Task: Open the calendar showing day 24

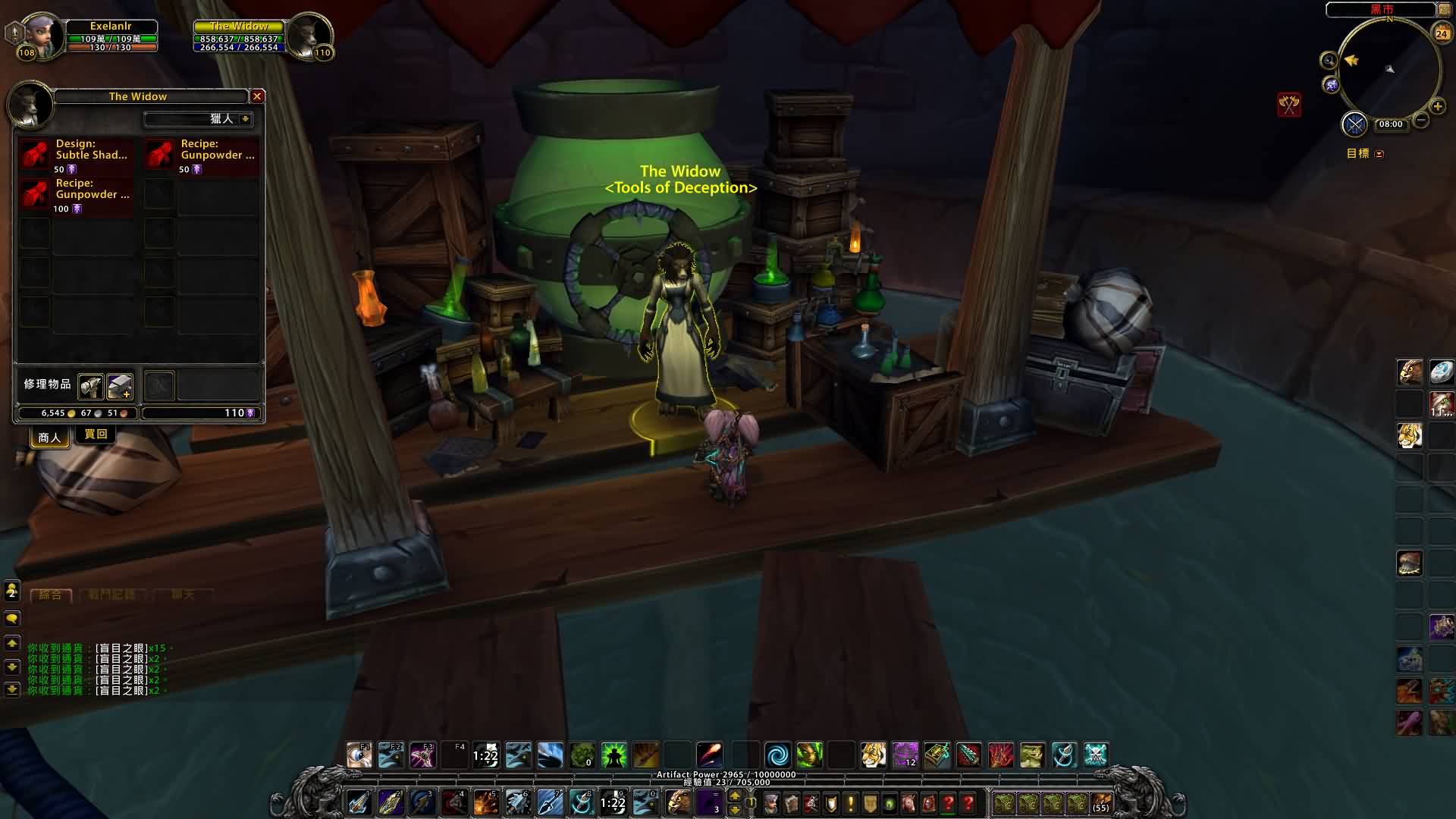Action: pyautogui.click(x=1442, y=33)
